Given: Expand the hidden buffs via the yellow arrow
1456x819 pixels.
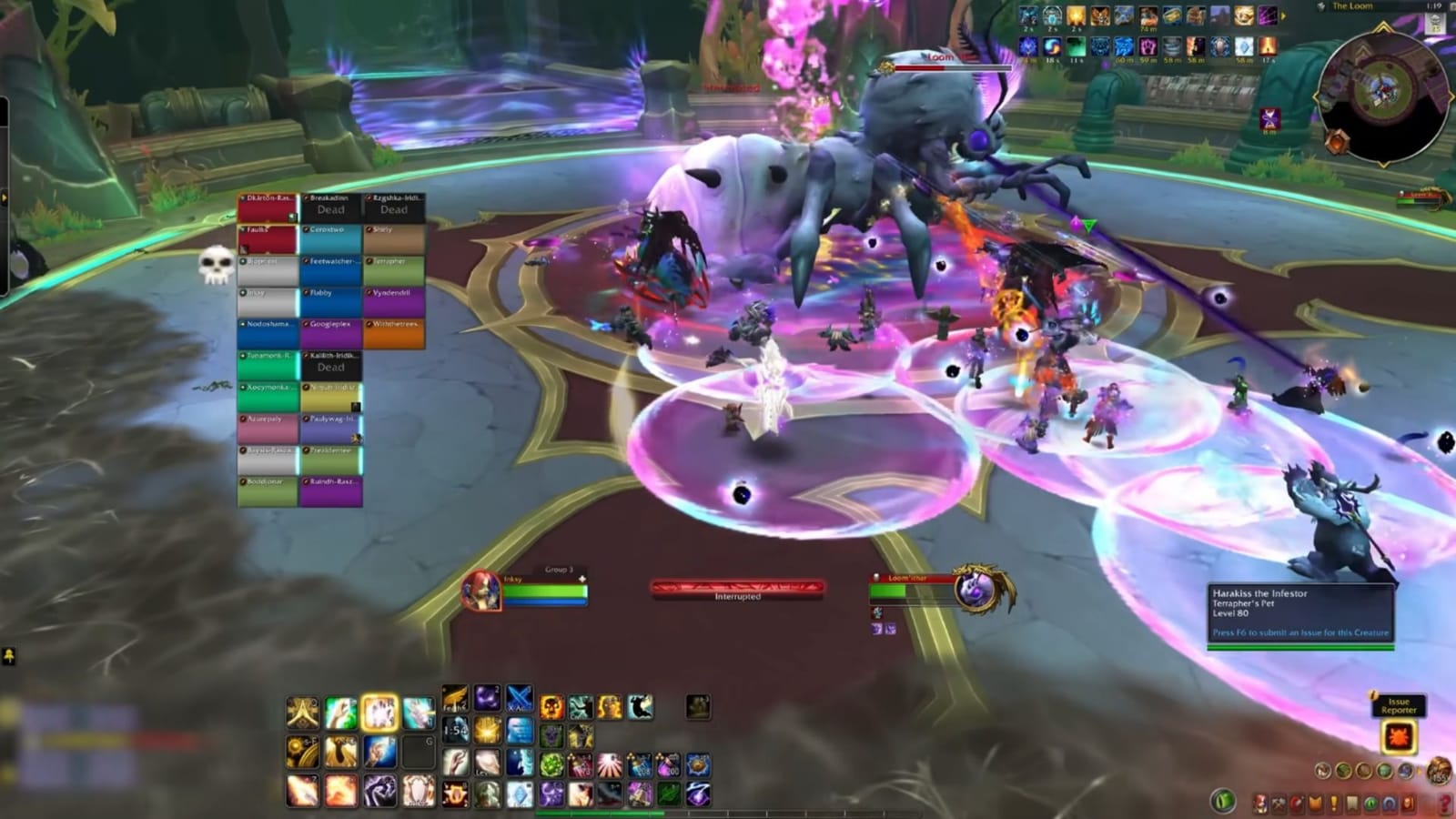Looking at the screenshot, I should coord(1283,16).
